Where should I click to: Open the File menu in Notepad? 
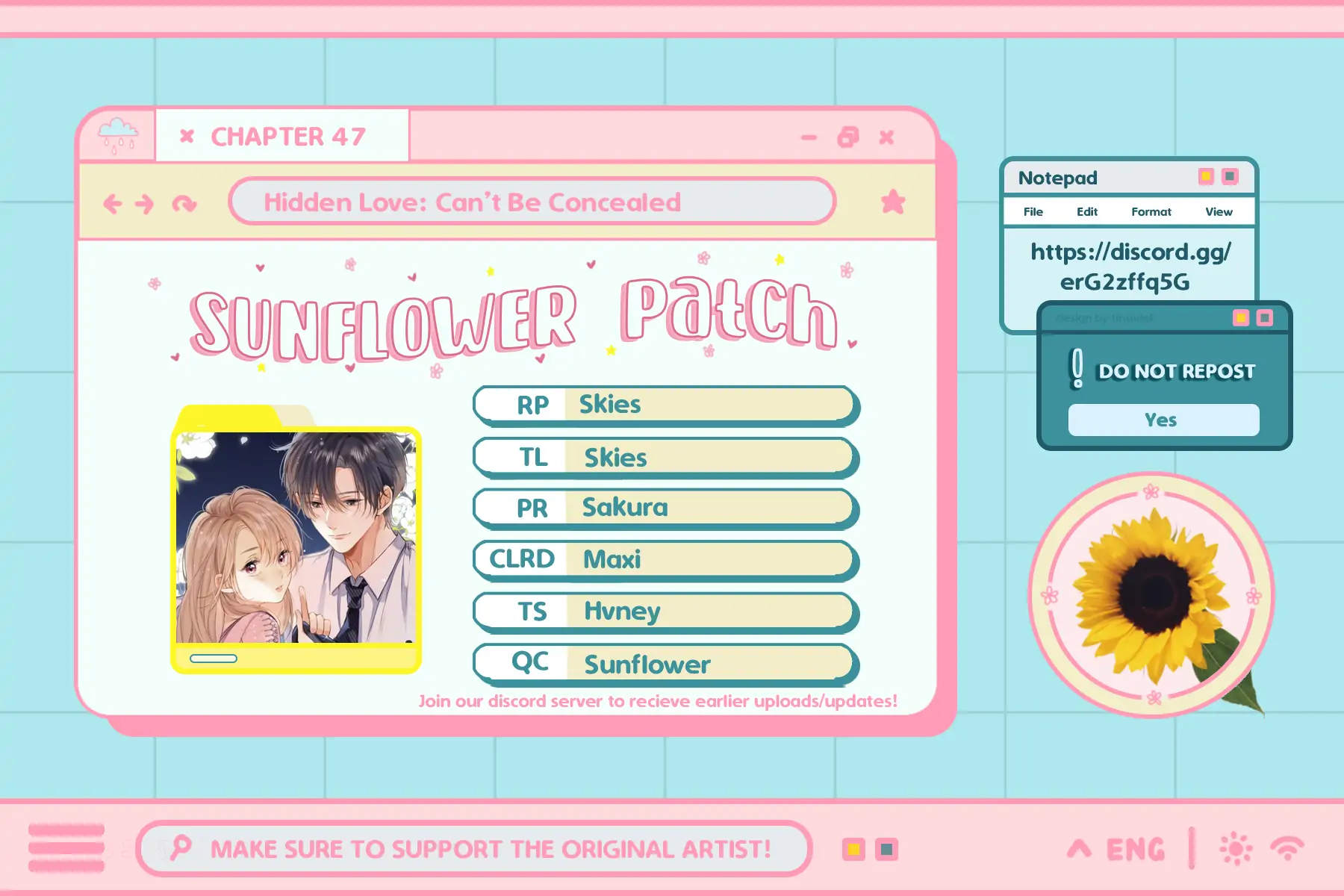tap(1033, 212)
